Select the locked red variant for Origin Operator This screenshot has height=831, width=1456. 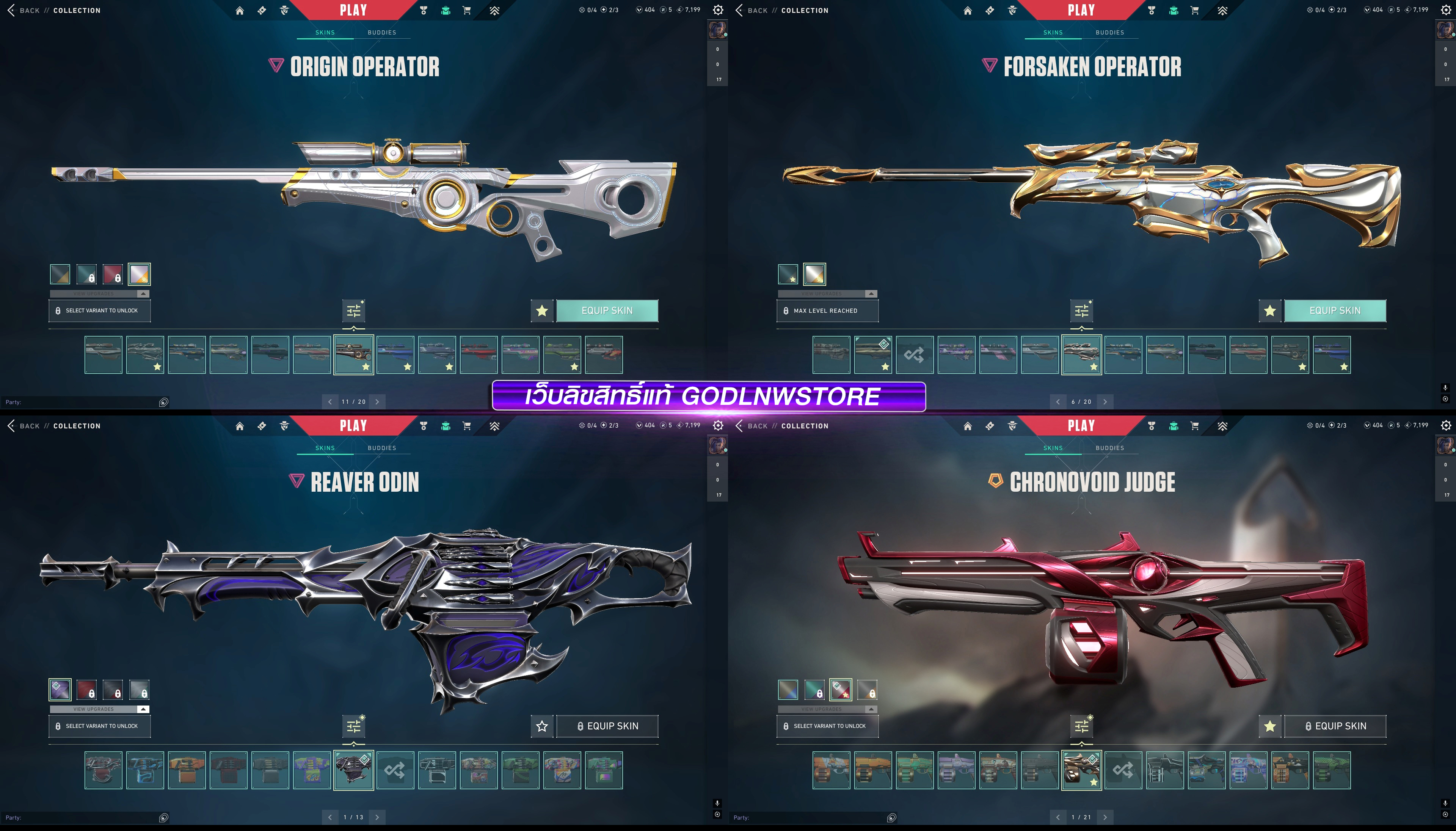pyautogui.click(x=113, y=274)
